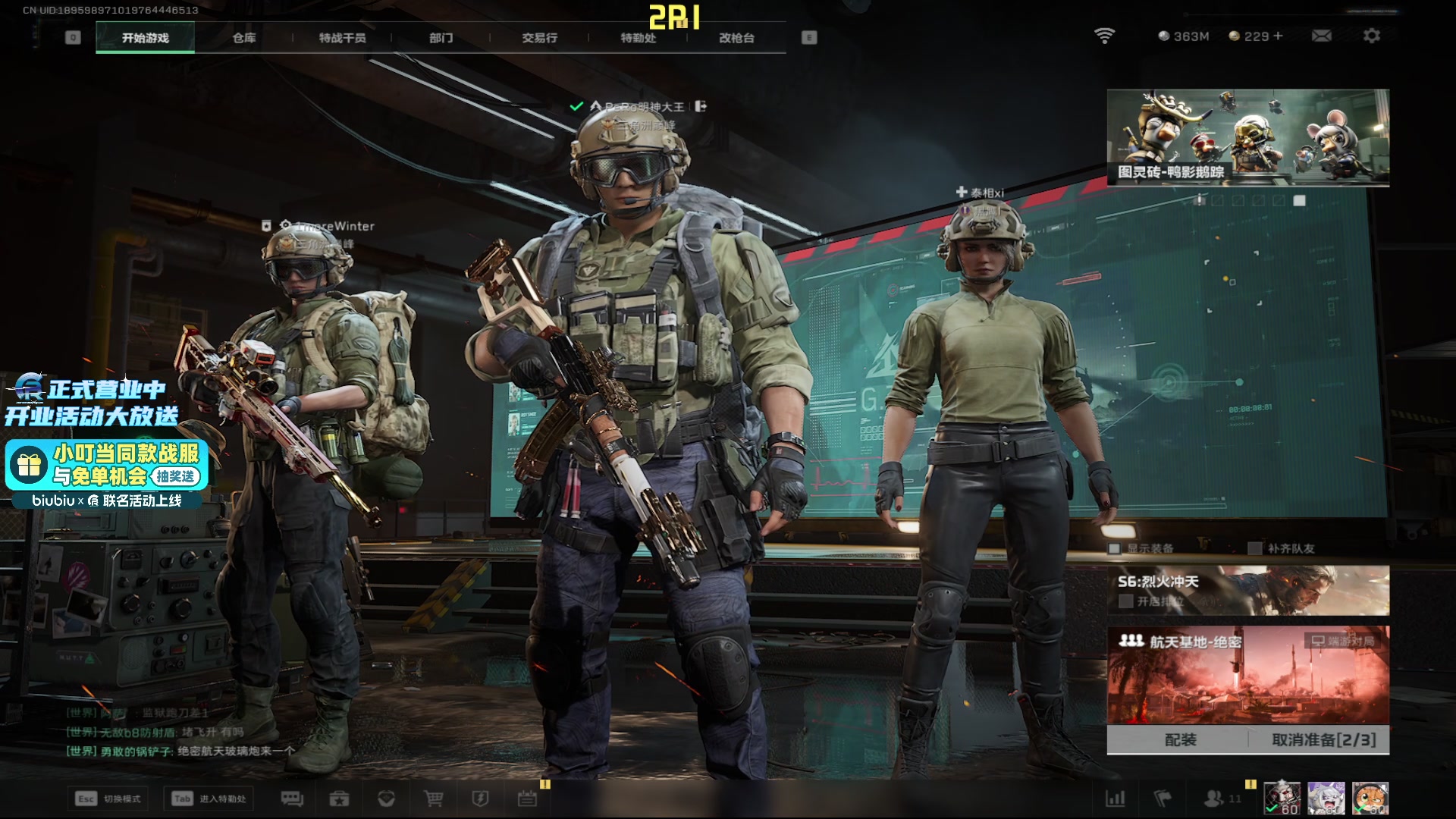Toggle the 显示装备 show equipment checkbox

[x=1115, y=548]
